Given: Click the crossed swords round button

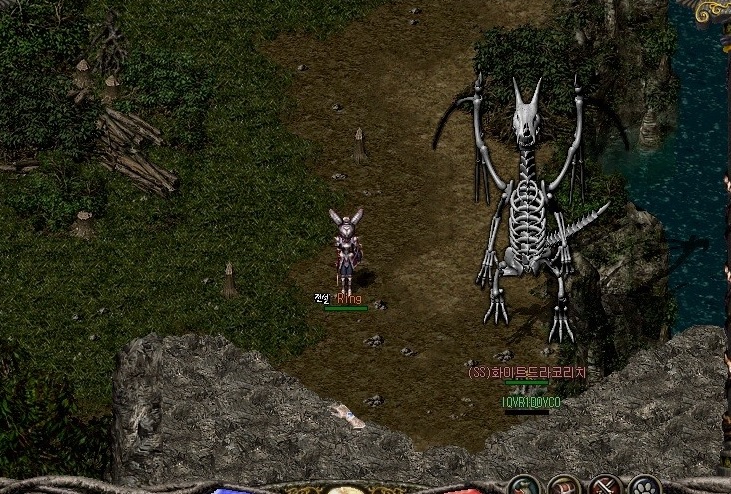Looking at the screenshot, I should 606,487.
